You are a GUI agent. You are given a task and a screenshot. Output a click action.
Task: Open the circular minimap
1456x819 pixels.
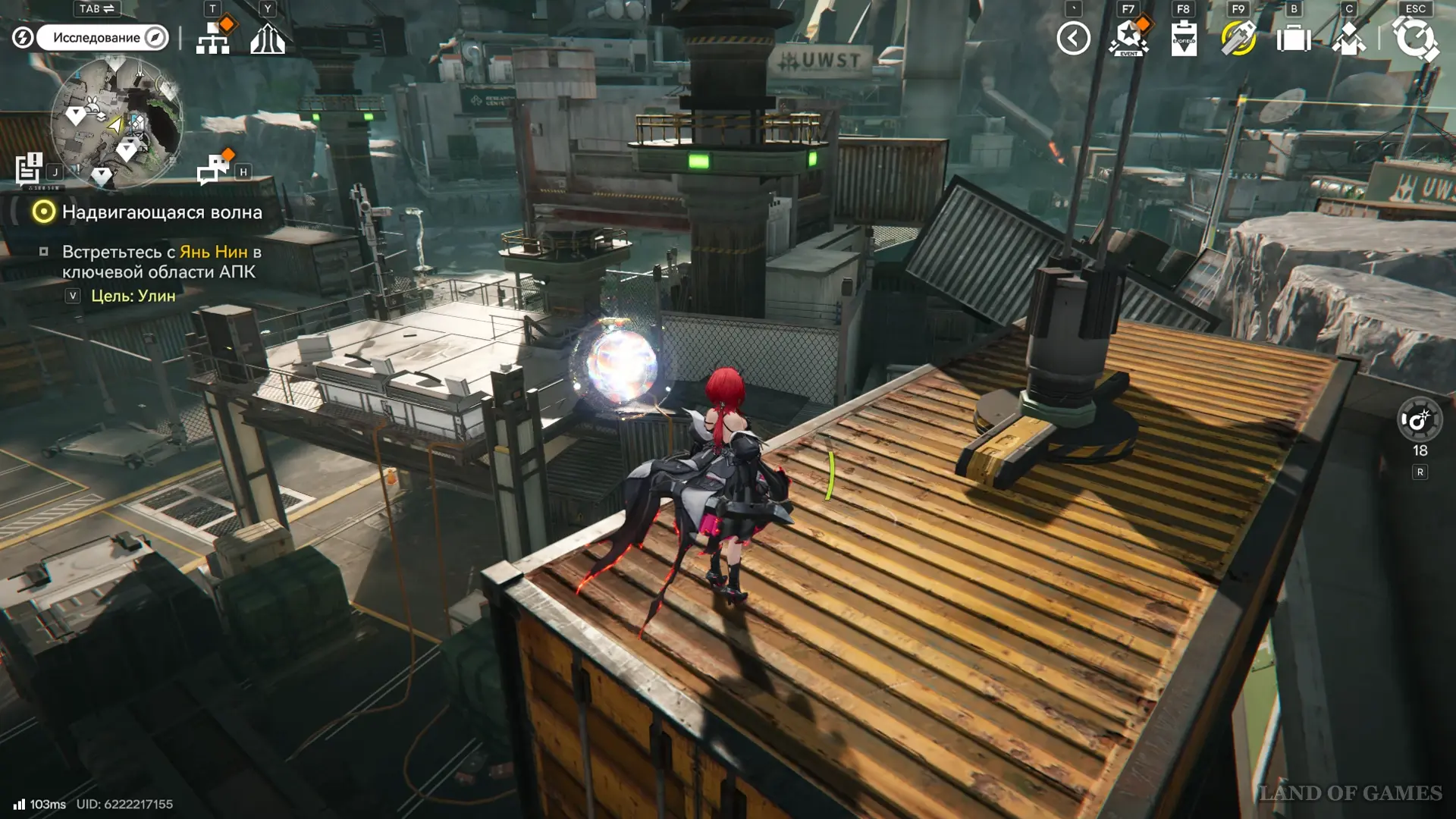click(x=116, y=121)
